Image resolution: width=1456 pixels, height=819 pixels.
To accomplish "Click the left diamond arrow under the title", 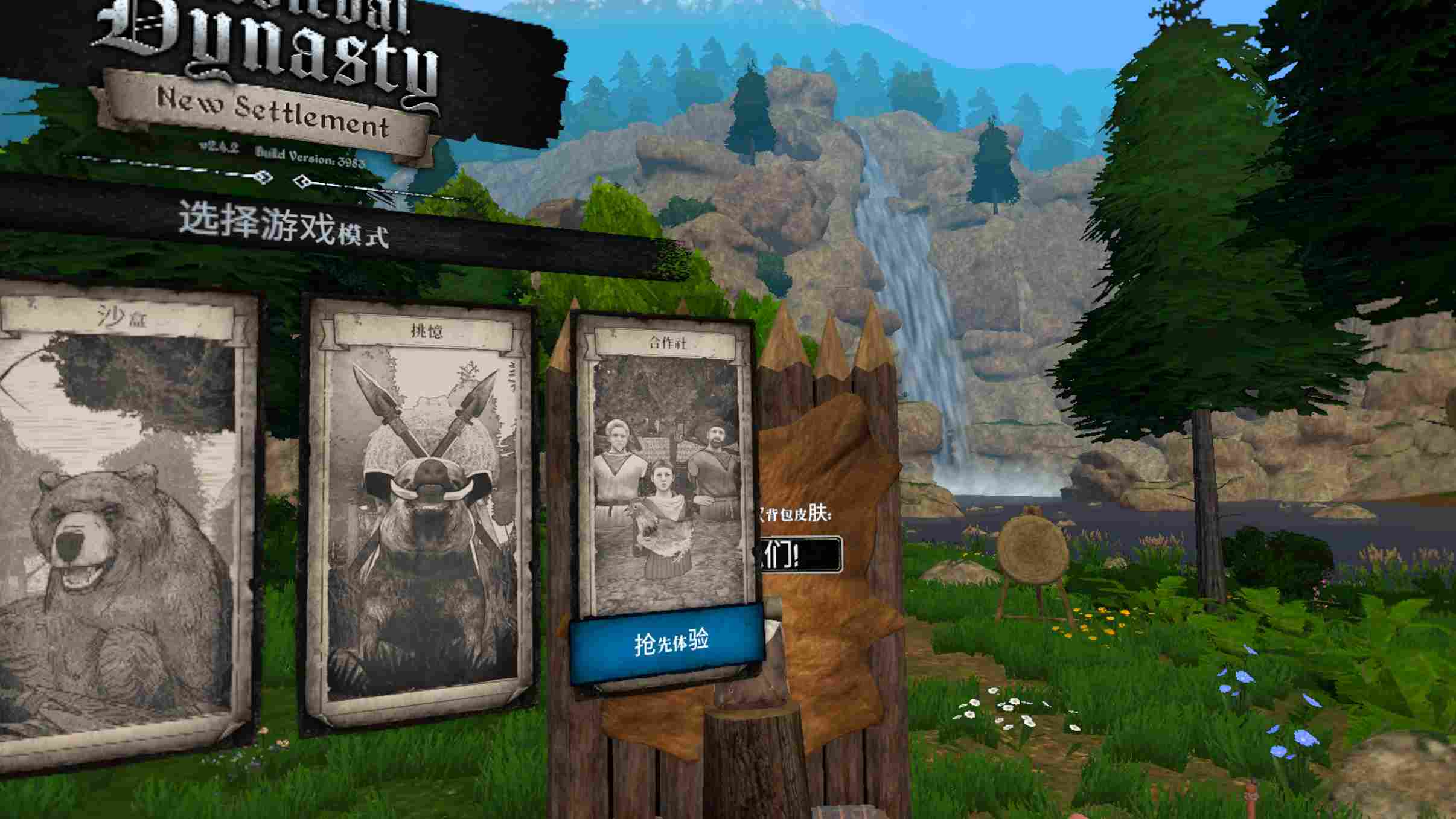I will 264,178.
